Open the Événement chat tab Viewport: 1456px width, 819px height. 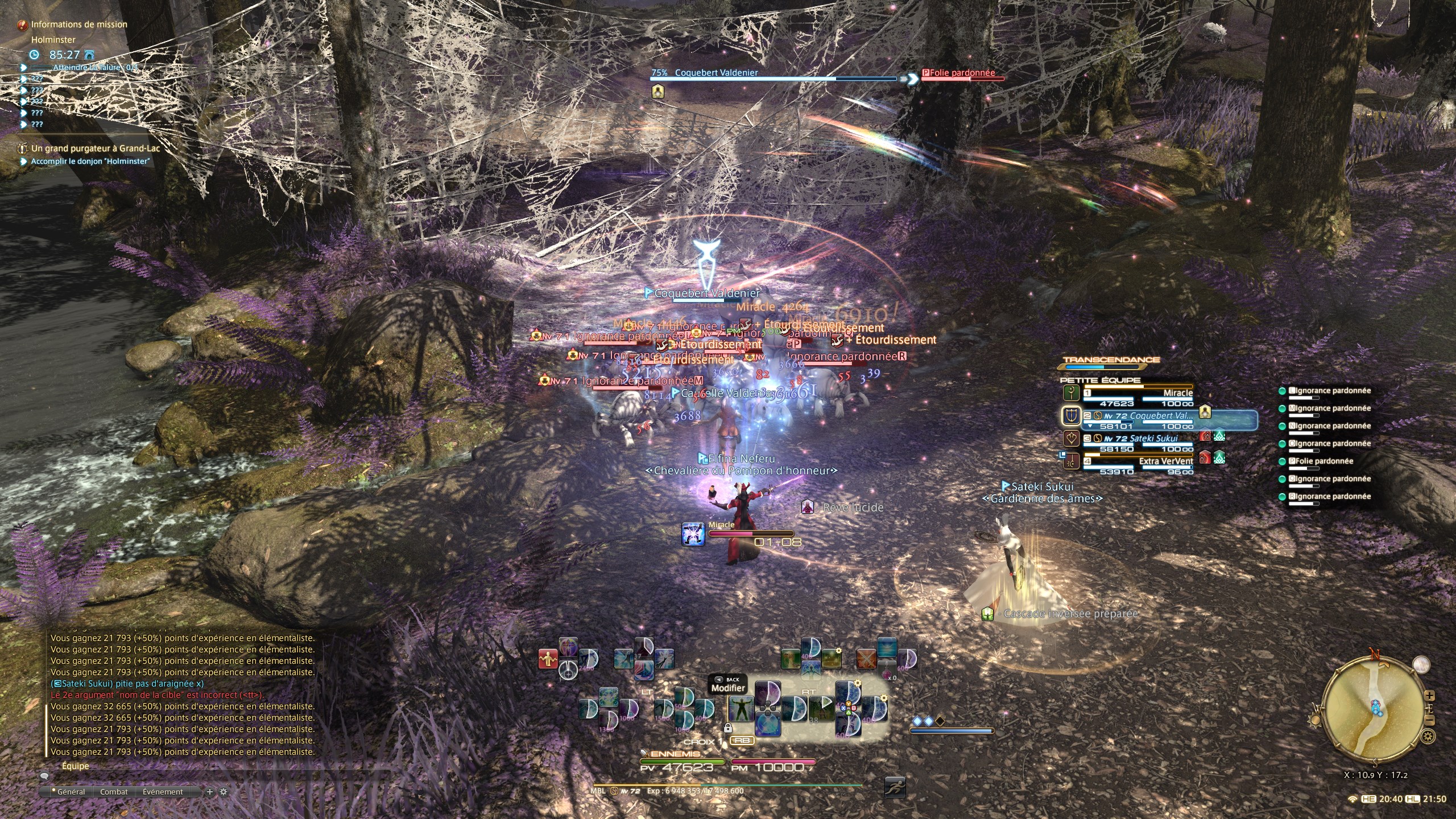[163, 792]
